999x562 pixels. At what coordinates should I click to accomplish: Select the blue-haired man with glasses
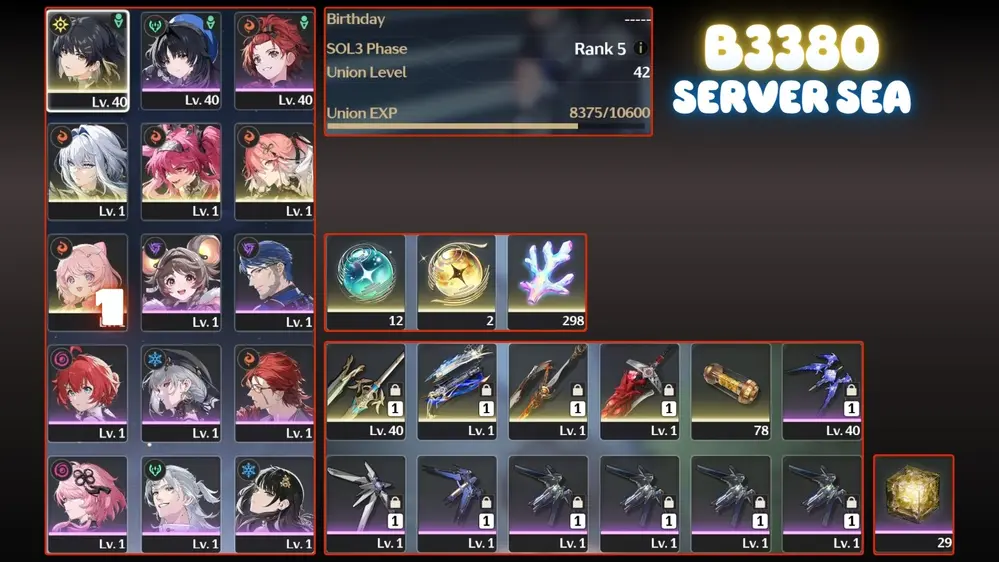pyautogui.click(x=274, y=281)
